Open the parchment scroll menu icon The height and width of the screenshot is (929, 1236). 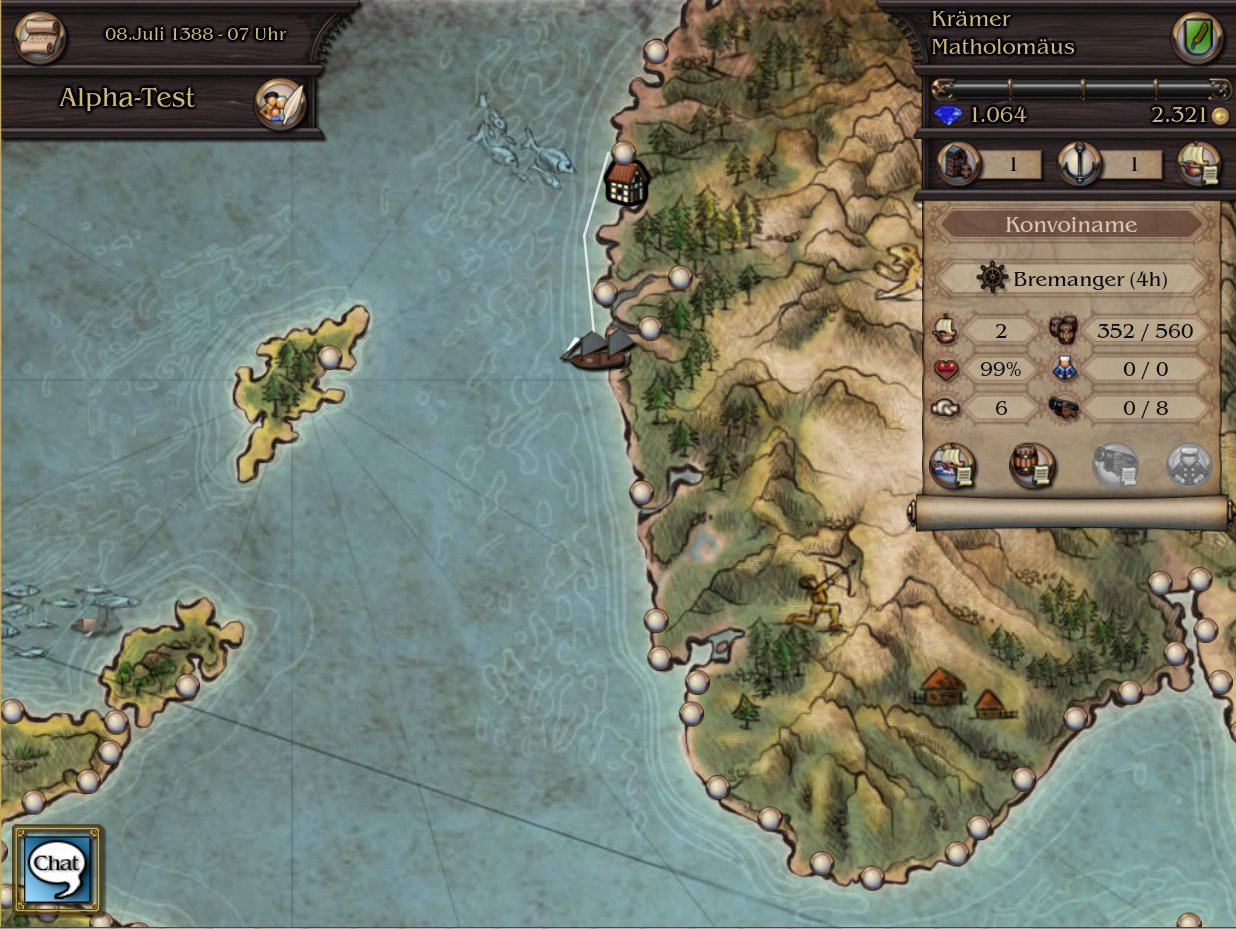pos(40,36)
